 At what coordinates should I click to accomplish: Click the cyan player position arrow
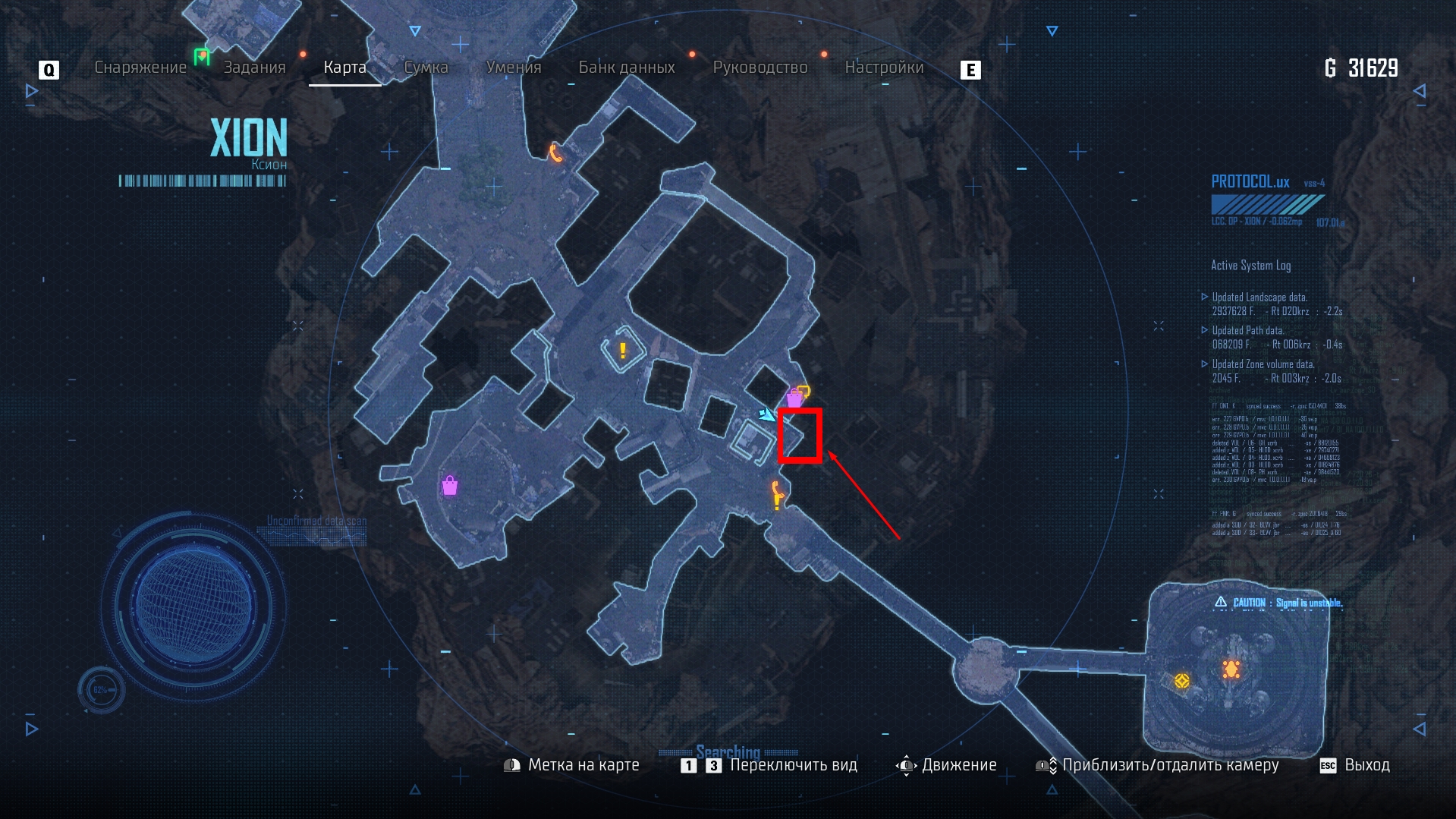coord(766,414)
